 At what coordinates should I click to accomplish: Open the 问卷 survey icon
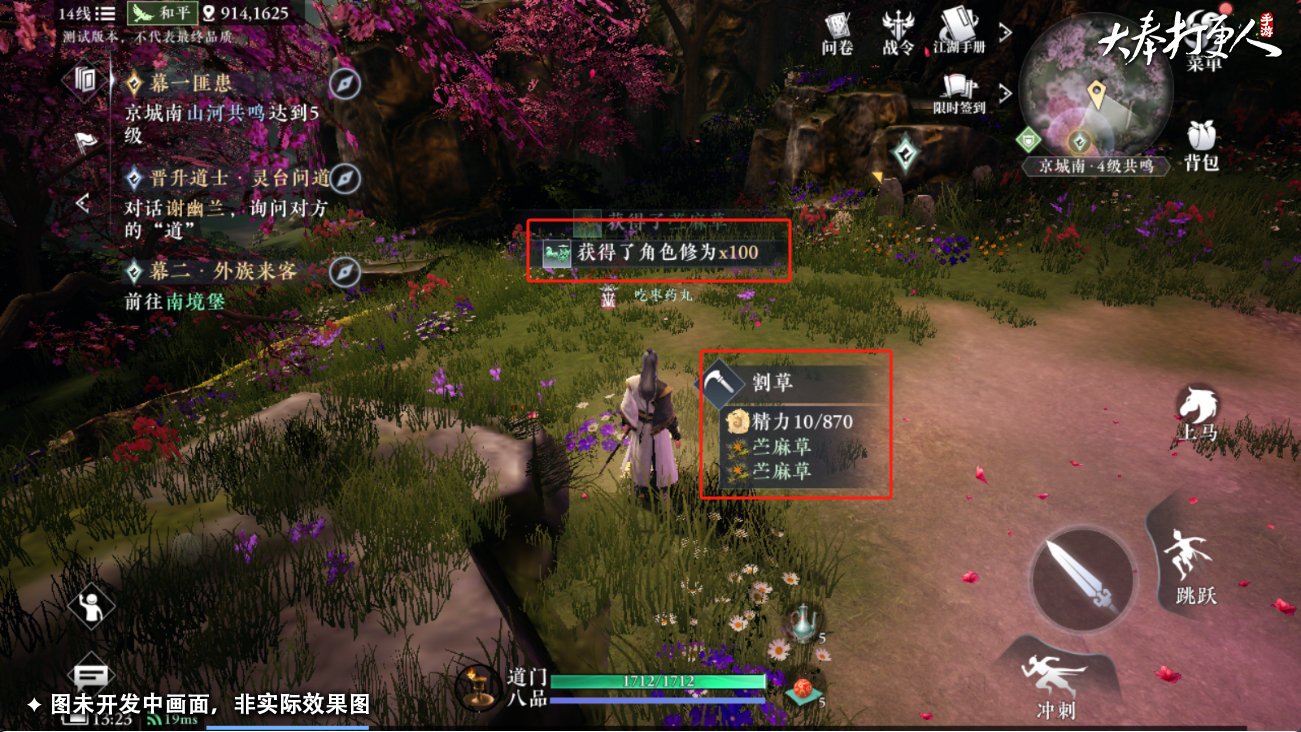coord(836,32)
